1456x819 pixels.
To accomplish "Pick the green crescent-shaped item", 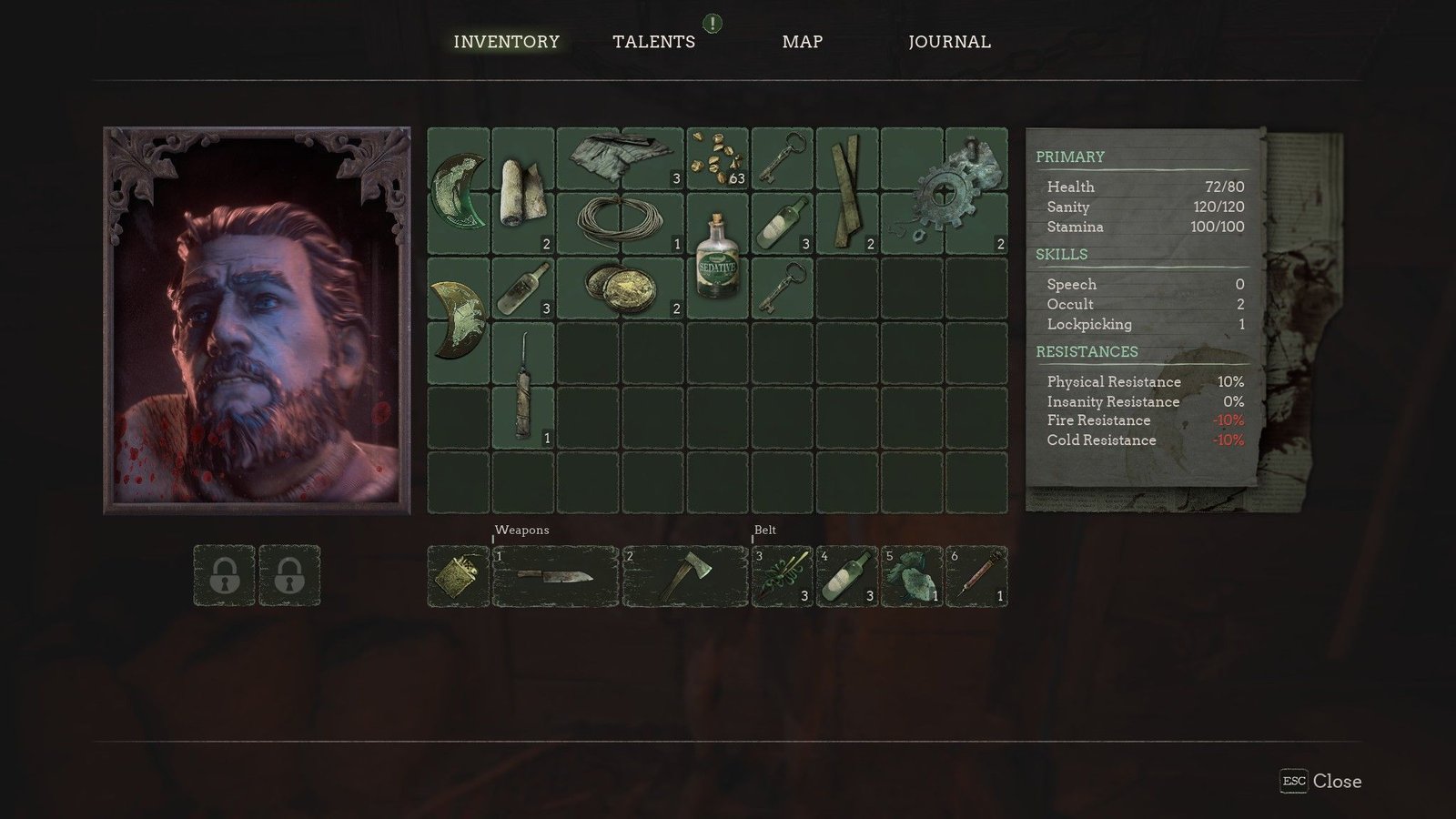I will tap(459, 191).
